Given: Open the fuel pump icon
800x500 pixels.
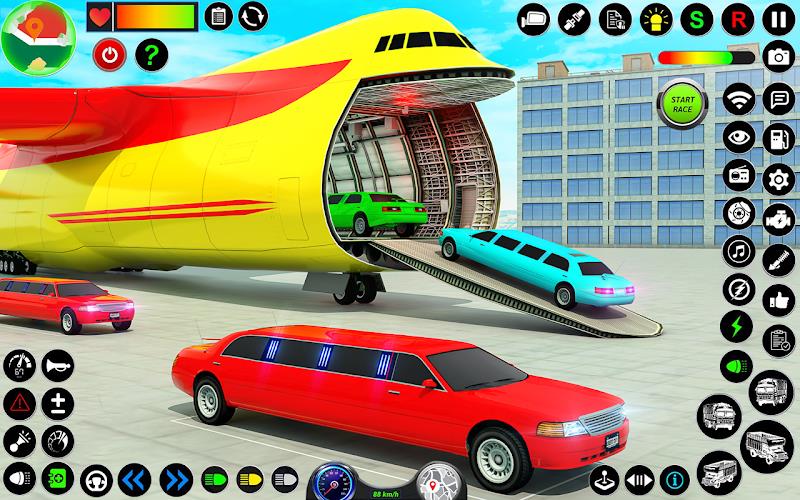Looking at the screenshot, I should [777, 139].
